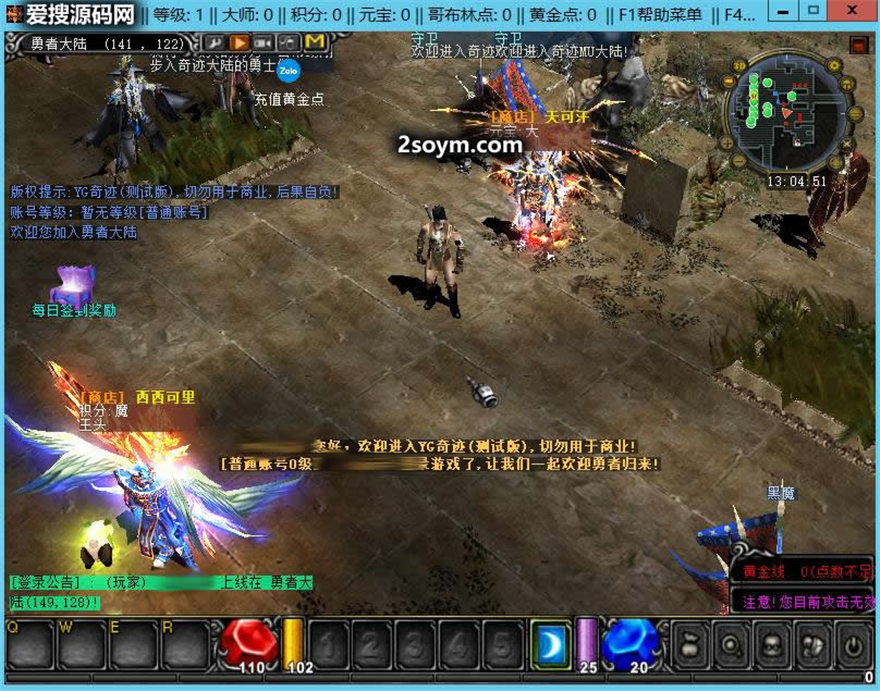The image size is (880, 691).
Task: Click the power exit button
Action: coord(852,644)
